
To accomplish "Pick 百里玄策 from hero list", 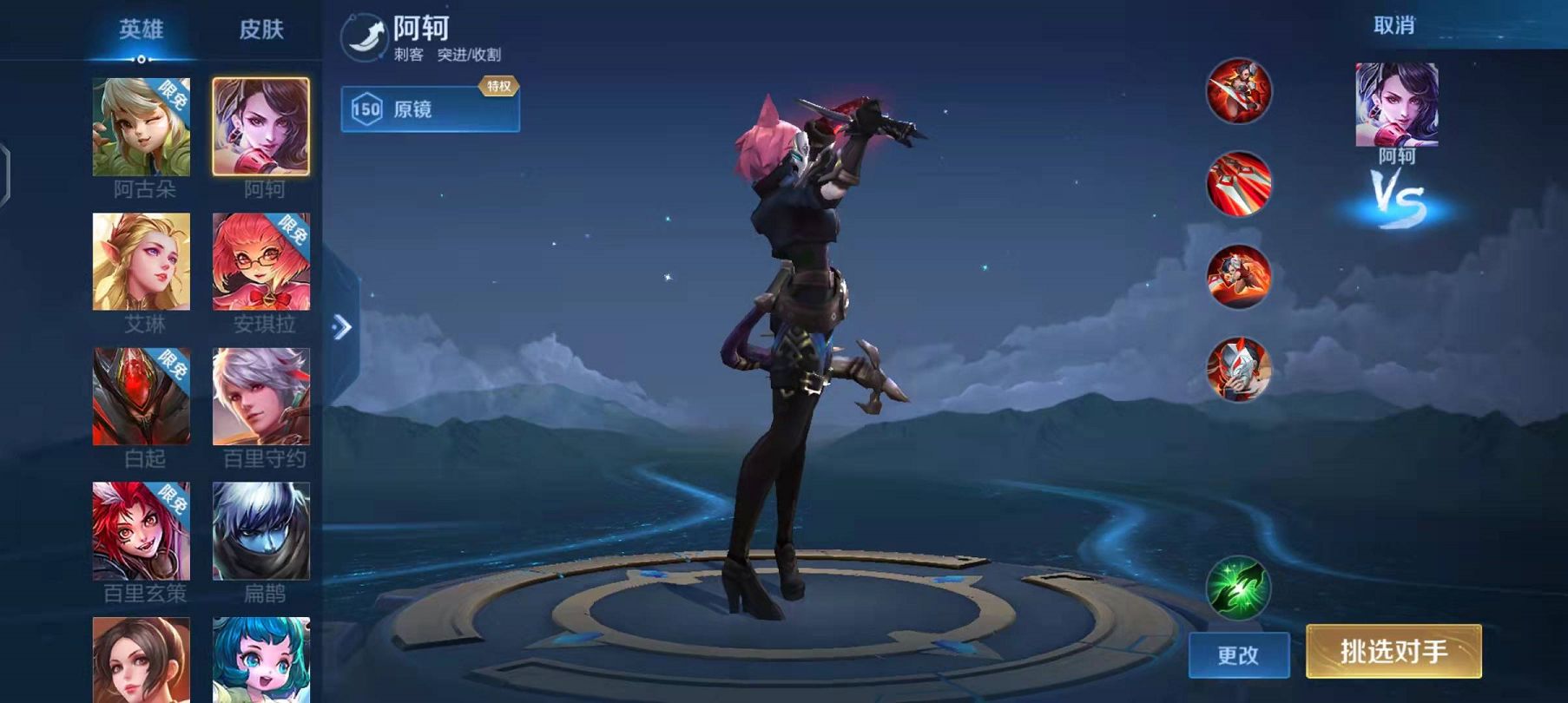I will pos(142,531).
